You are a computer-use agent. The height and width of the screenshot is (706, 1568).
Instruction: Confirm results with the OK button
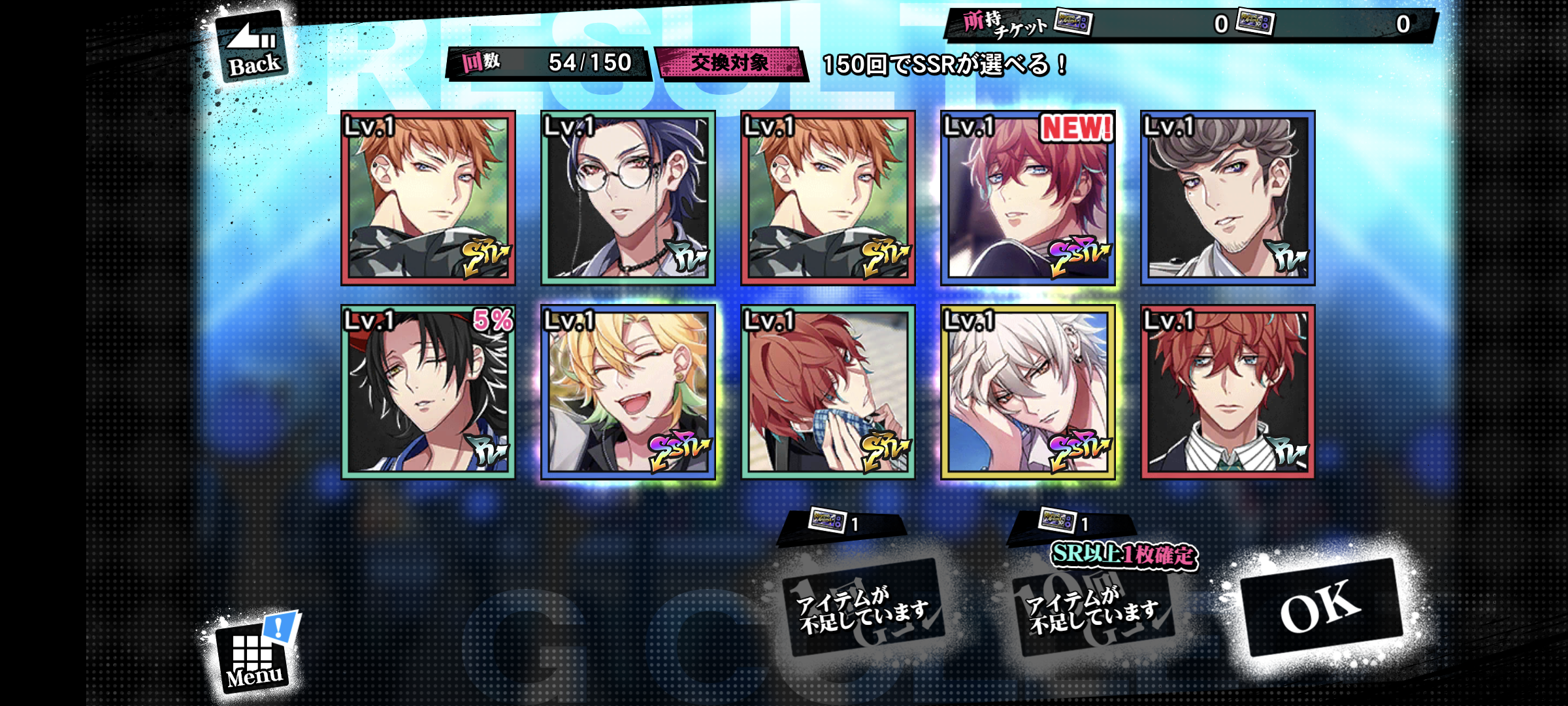point(1321,607)
